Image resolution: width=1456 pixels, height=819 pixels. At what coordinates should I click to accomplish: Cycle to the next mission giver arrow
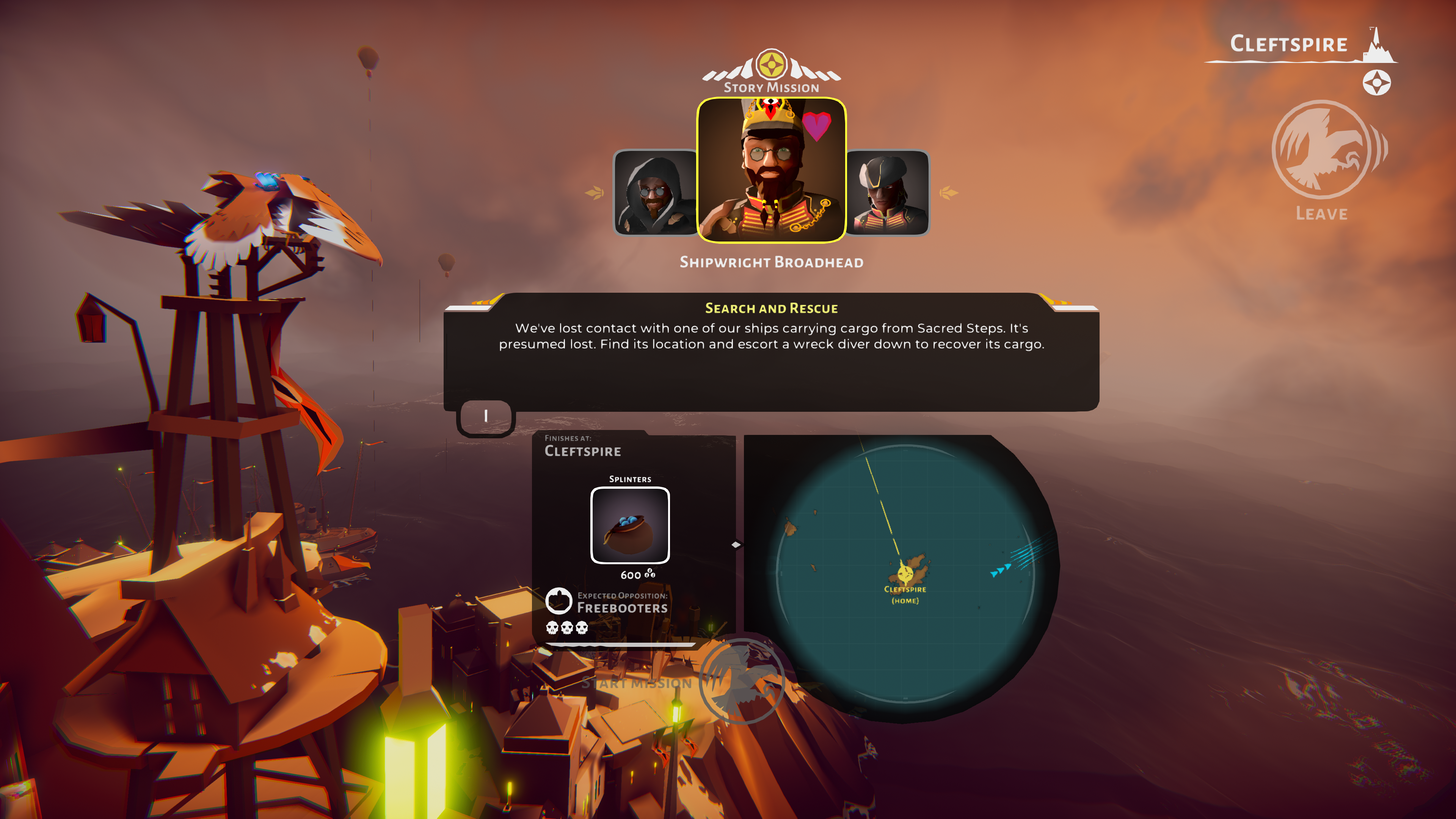point(948,193)
